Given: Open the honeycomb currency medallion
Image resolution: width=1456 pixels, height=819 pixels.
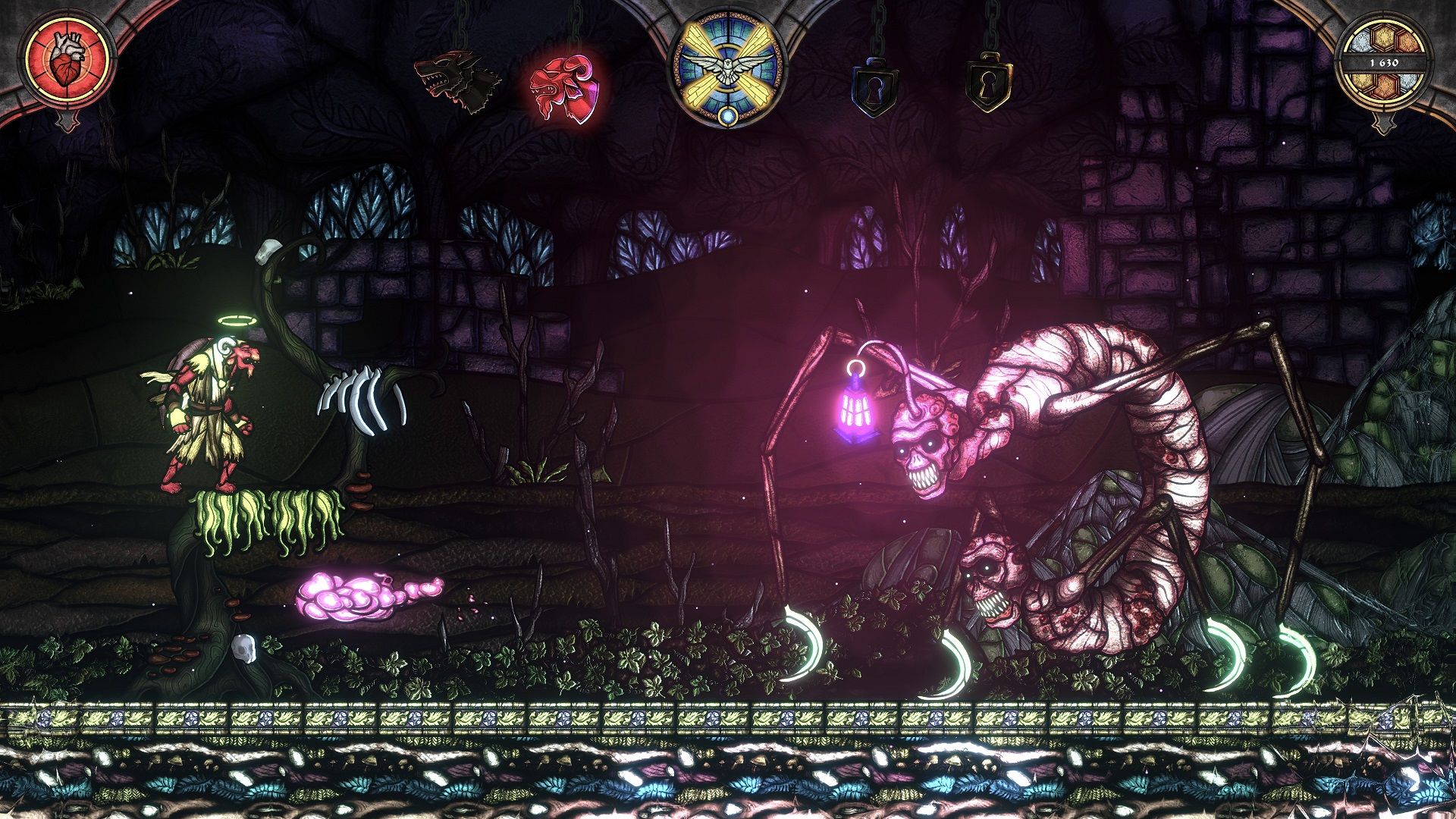Looking at the screenshot, I should (1385, 63).
